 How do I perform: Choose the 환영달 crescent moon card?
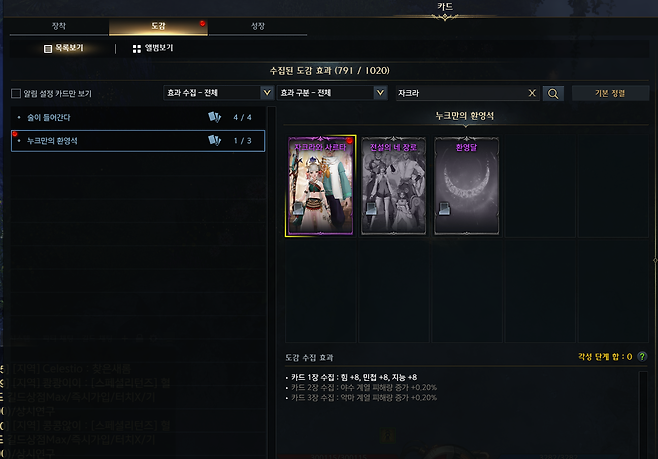pyautogui.click(x=466, y=186)
